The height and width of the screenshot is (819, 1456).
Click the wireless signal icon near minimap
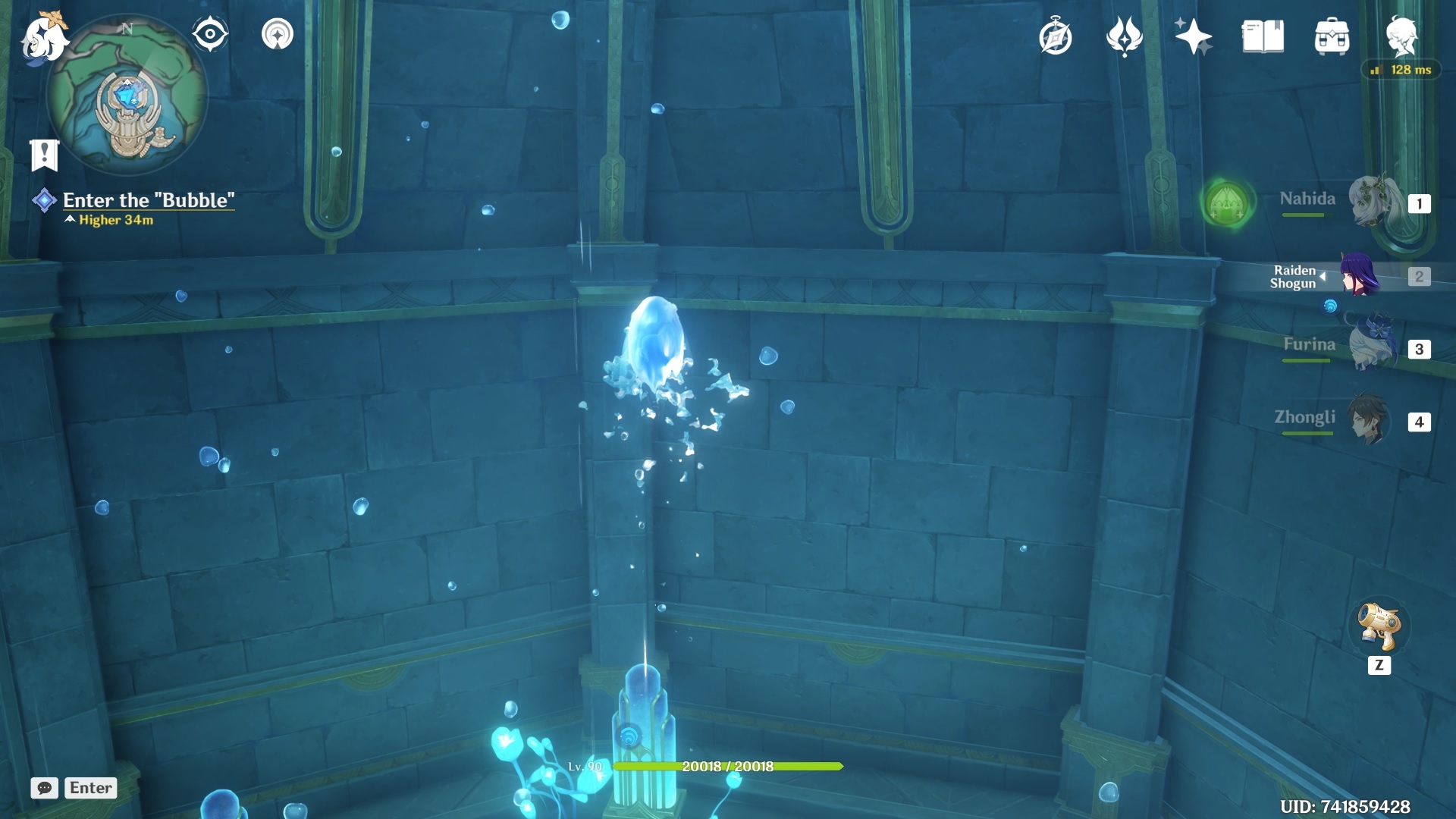pos(278,34)
